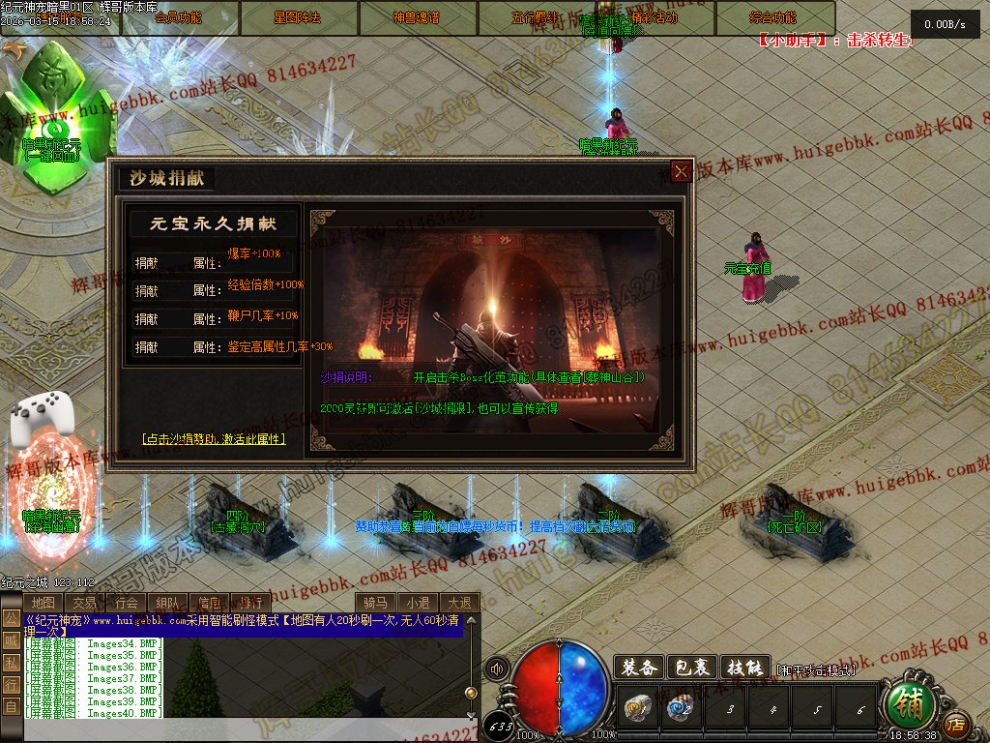The width and height of the screenshot is (990, 743).
Task: Click the green 铺 shop orb
Action: (x=909, y=703)
